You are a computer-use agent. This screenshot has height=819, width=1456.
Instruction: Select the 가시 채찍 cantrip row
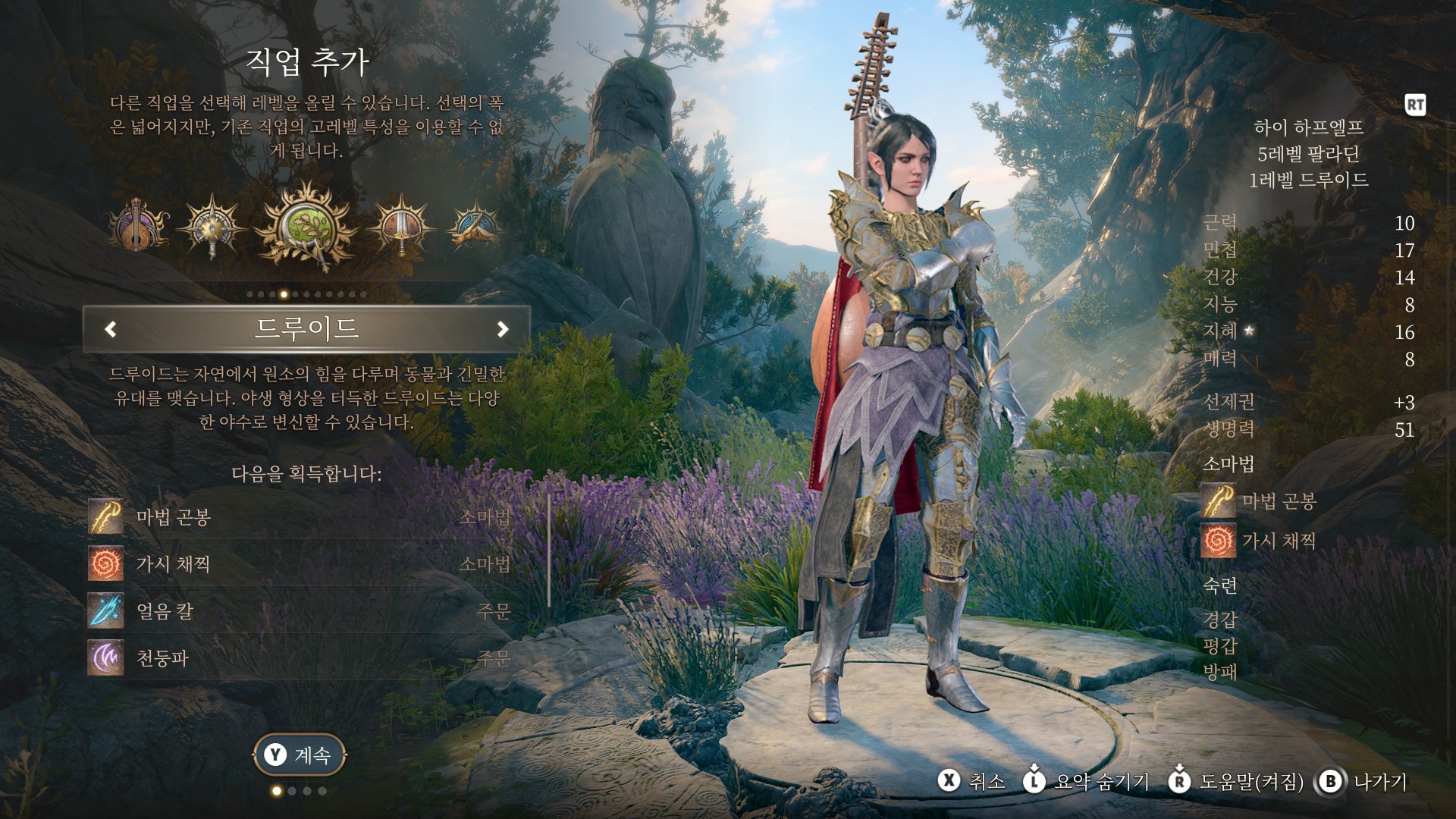[x=303, y=564]
